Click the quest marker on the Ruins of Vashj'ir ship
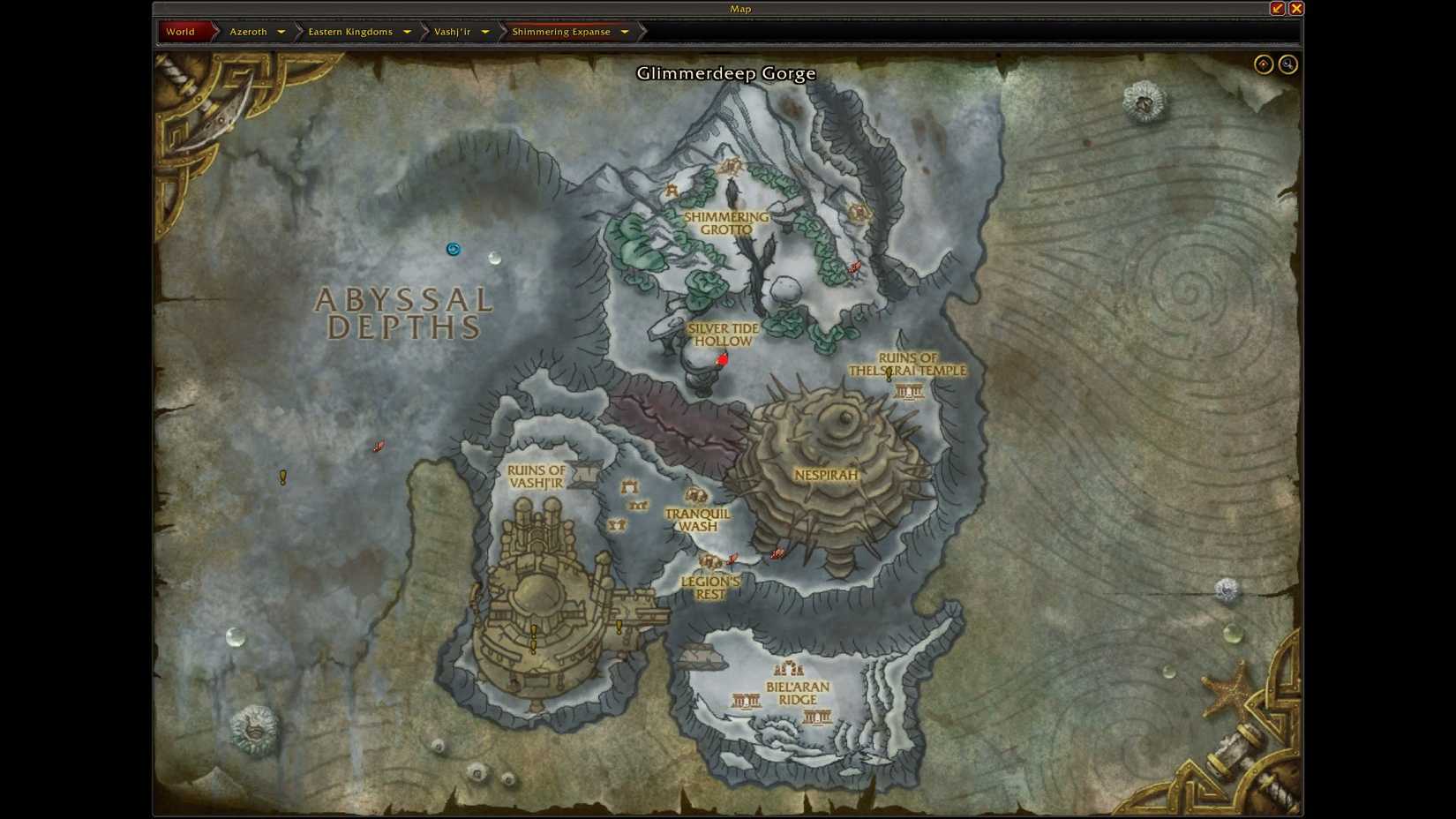Viewport: 1456px width, 819px height. (533, 629)
